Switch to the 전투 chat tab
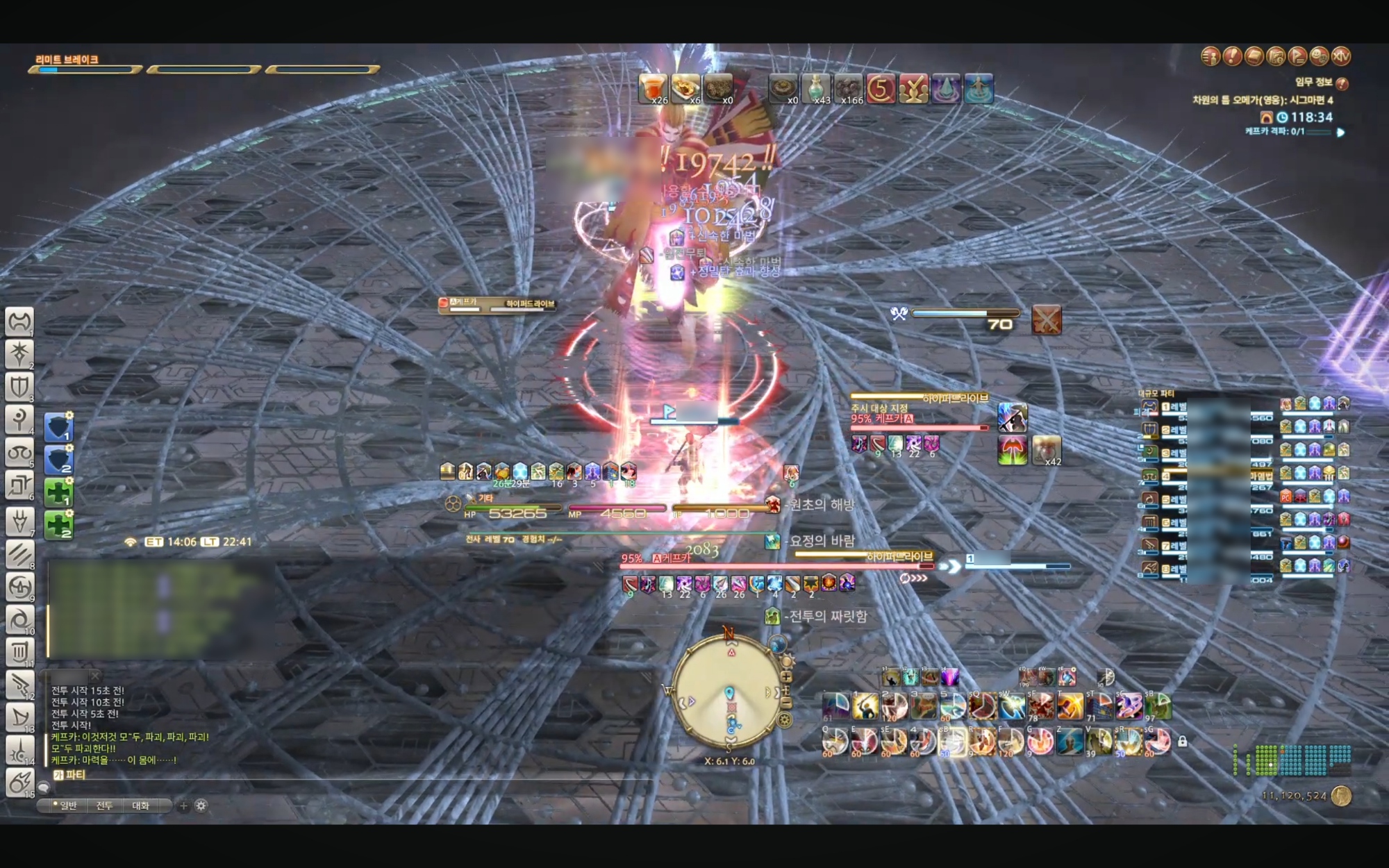This screenshot has width=1389, height=868. point(104,806)
